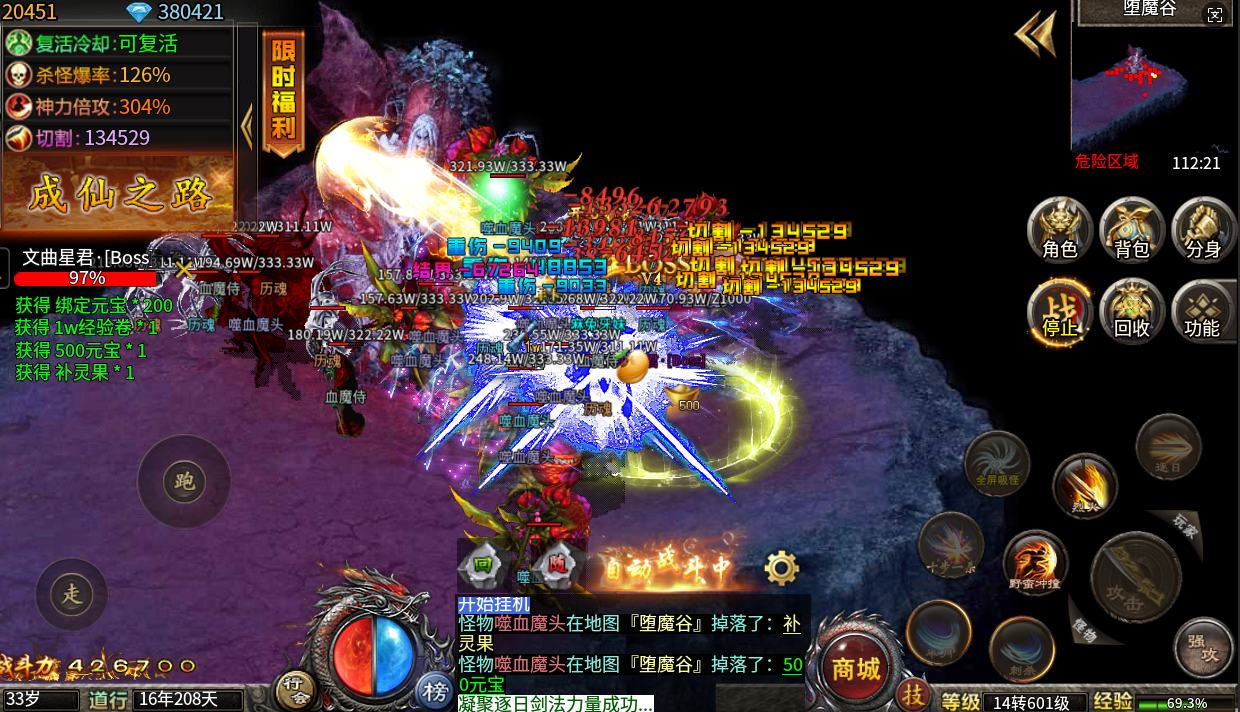Open the 榜 rankings button
This screenshot has height=712, width=1240.
tap(435, 690)
